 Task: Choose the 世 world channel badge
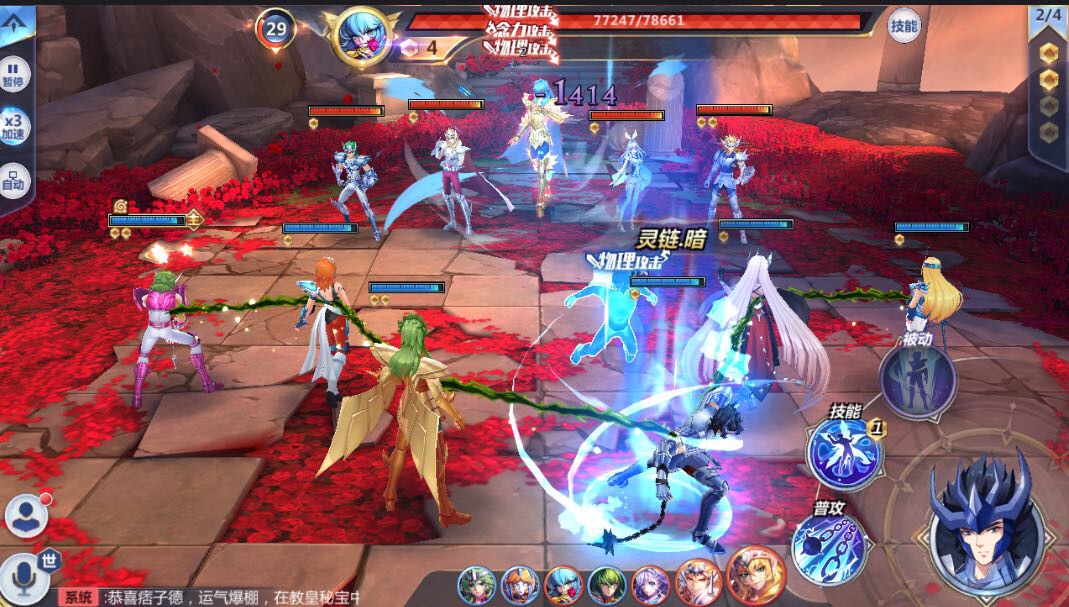click(x=50, y=560)
